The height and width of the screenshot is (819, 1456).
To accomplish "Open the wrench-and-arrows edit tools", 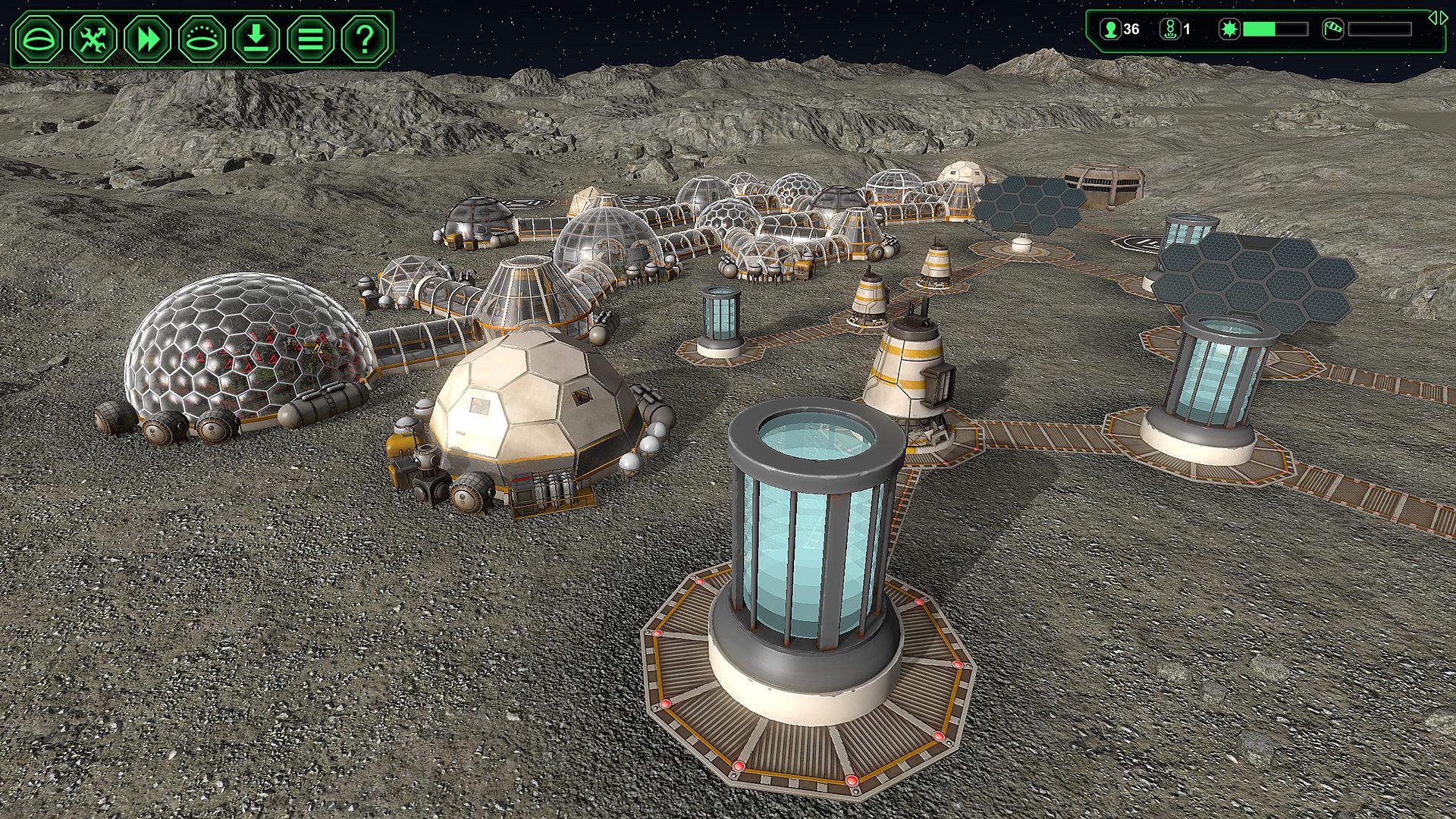I will tap(94, 39).
